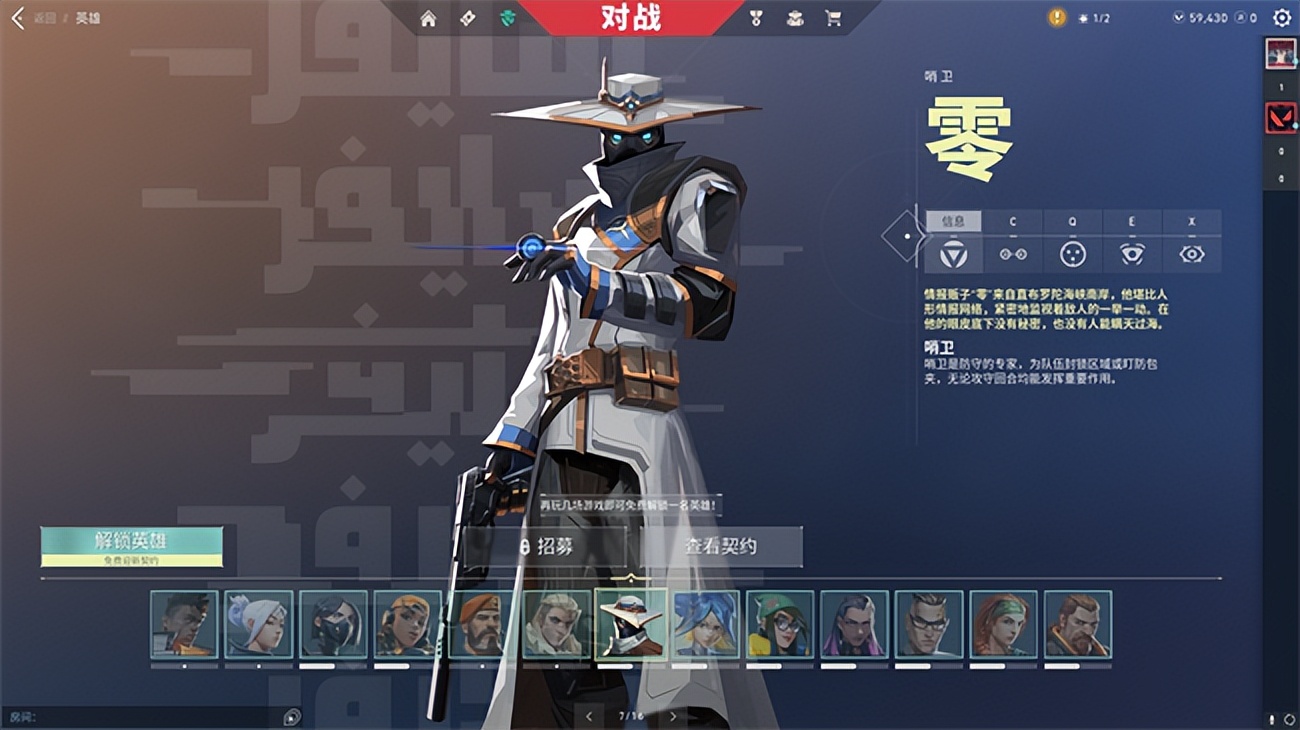Click the battle pass medal icon
Viewport: 1300px width, 730px height.
coord(756,17)
